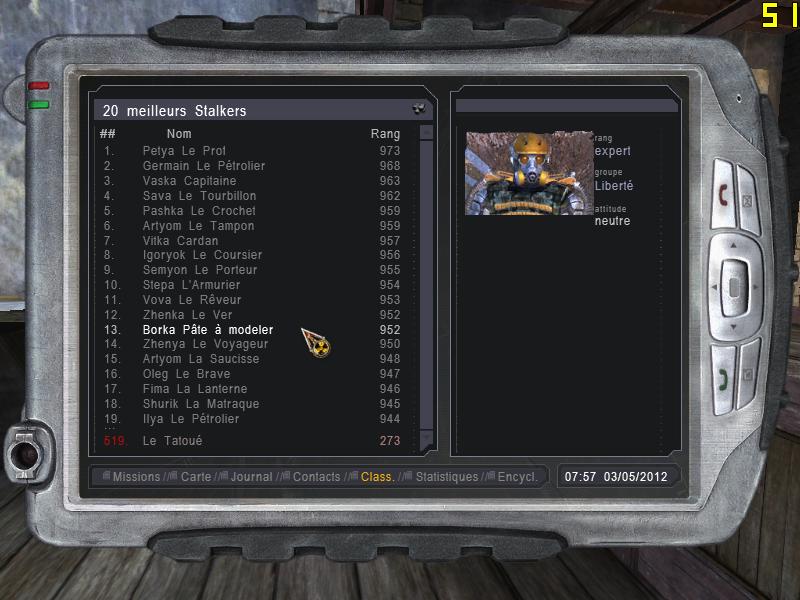Select Zhenka Le Ver entry

click(x=187, y=315)
